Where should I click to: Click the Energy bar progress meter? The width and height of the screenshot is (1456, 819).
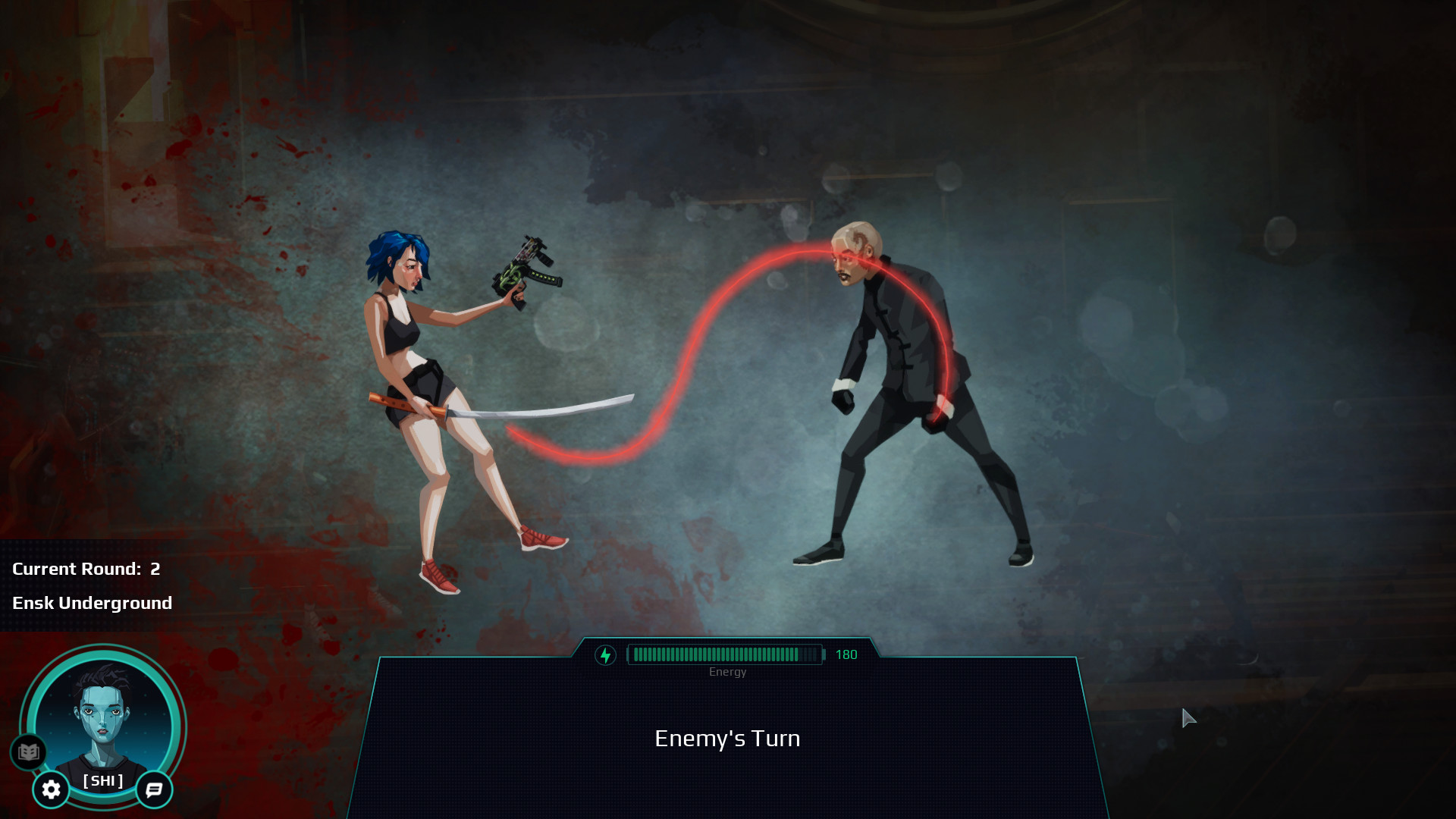[x=724, y=654]
